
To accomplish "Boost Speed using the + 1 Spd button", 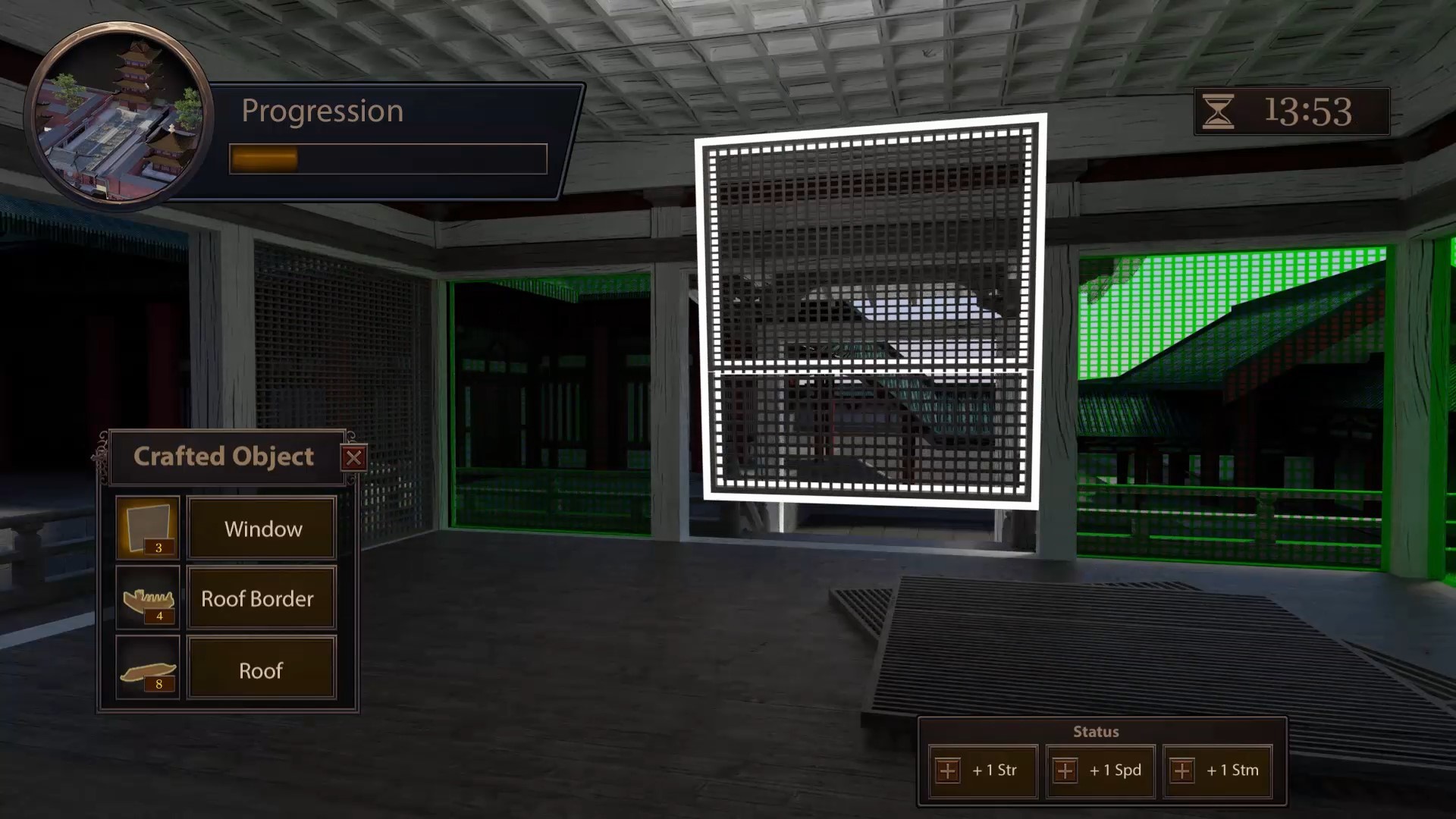I will tap(1100, 770).
